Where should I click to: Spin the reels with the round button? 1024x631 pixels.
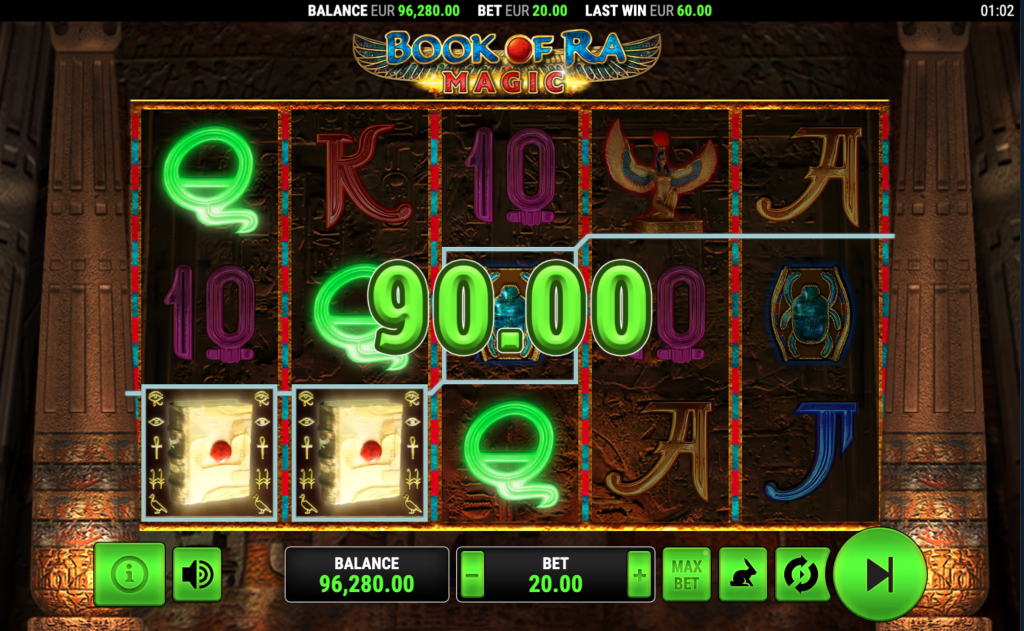coord(879,575)
